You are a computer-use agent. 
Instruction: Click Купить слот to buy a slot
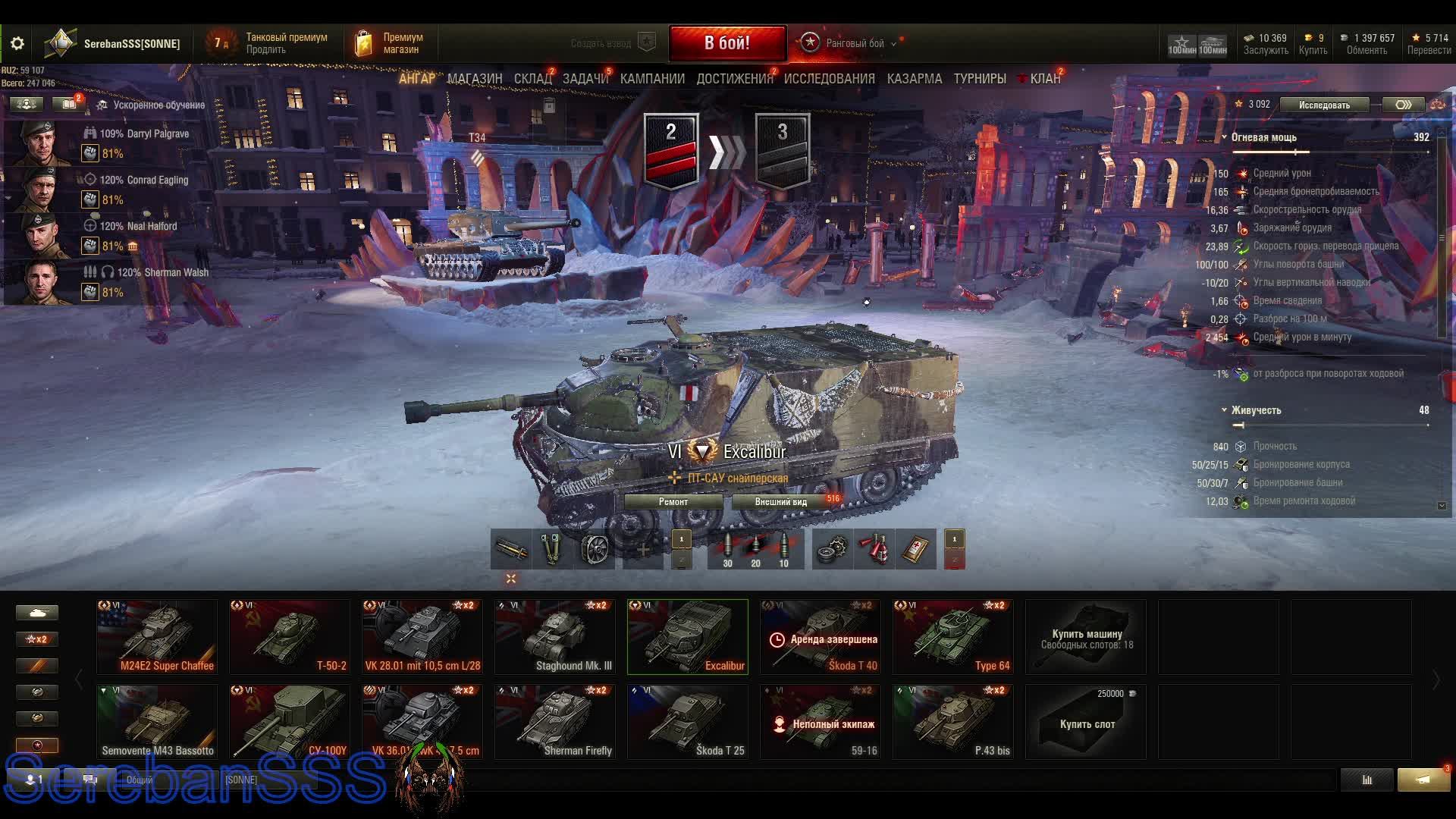(1086, 722)
